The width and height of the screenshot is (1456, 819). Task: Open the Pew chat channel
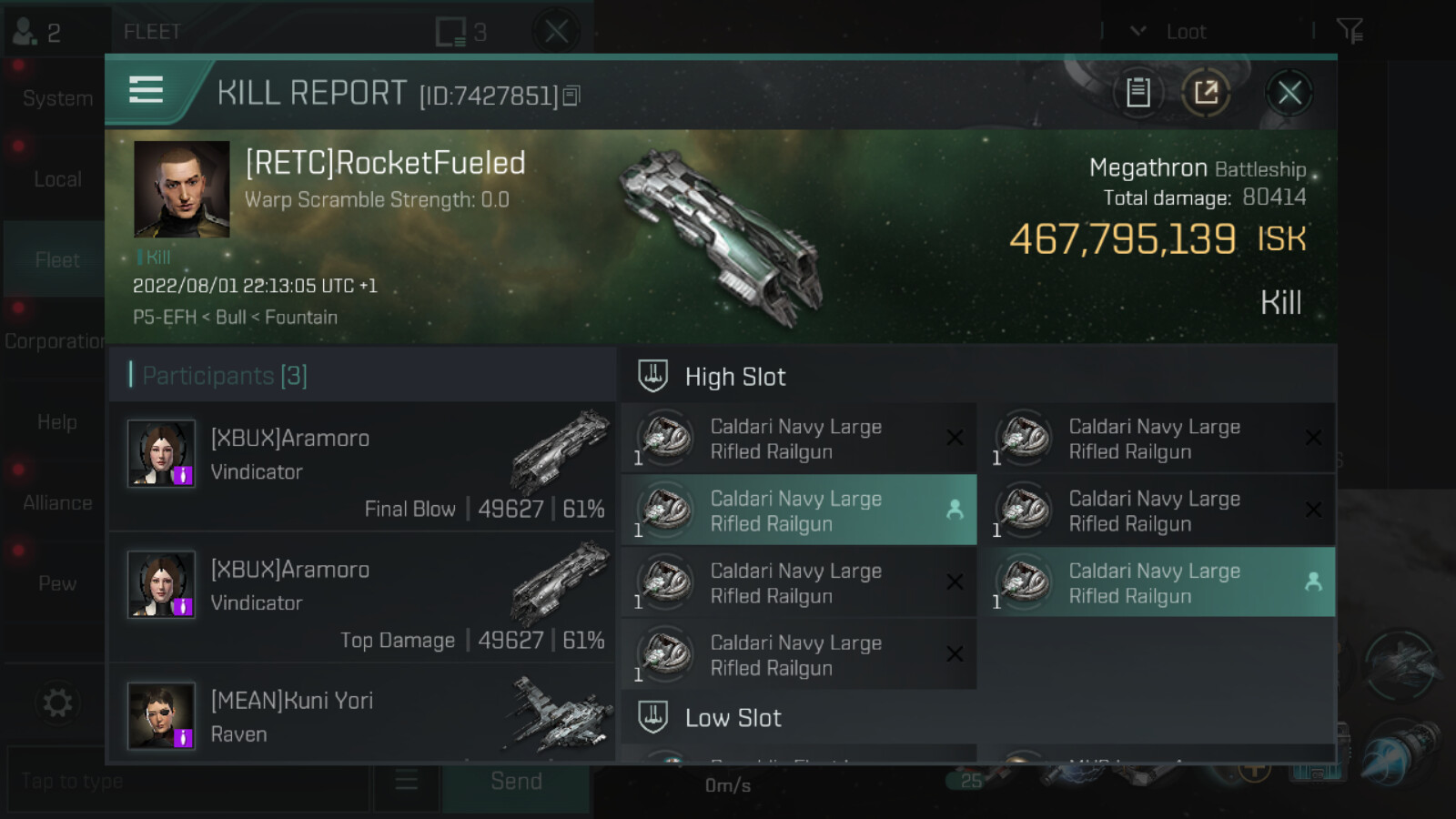[x=56, y=583]
